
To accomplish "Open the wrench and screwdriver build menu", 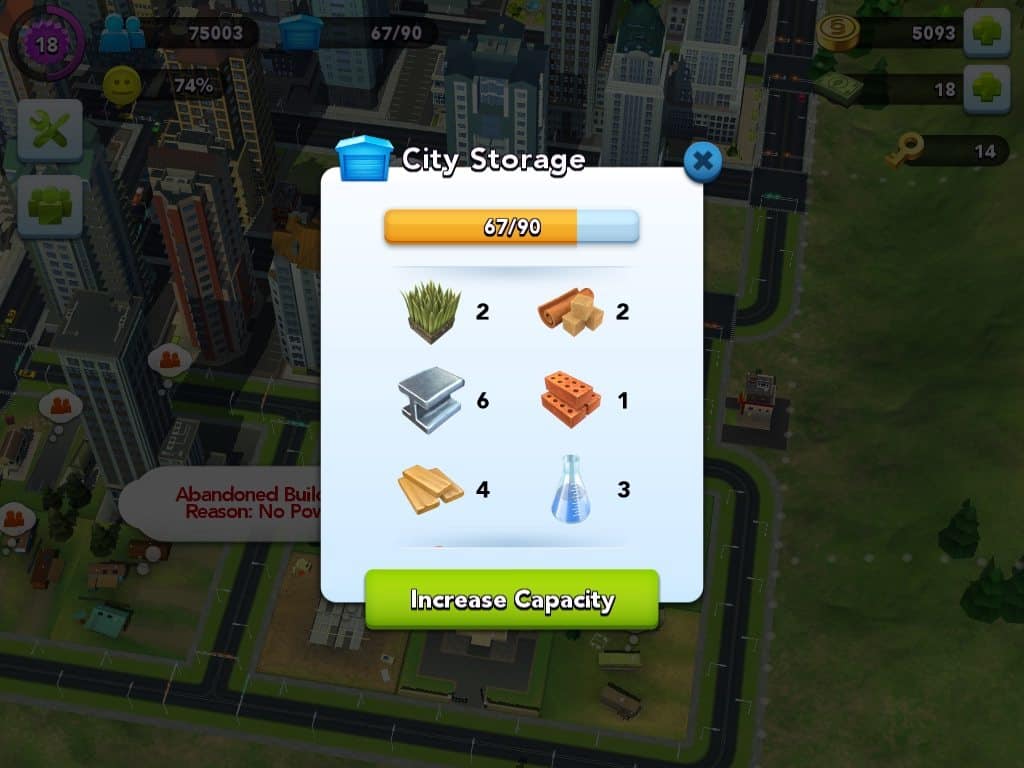I will click(x=49, y=131).
